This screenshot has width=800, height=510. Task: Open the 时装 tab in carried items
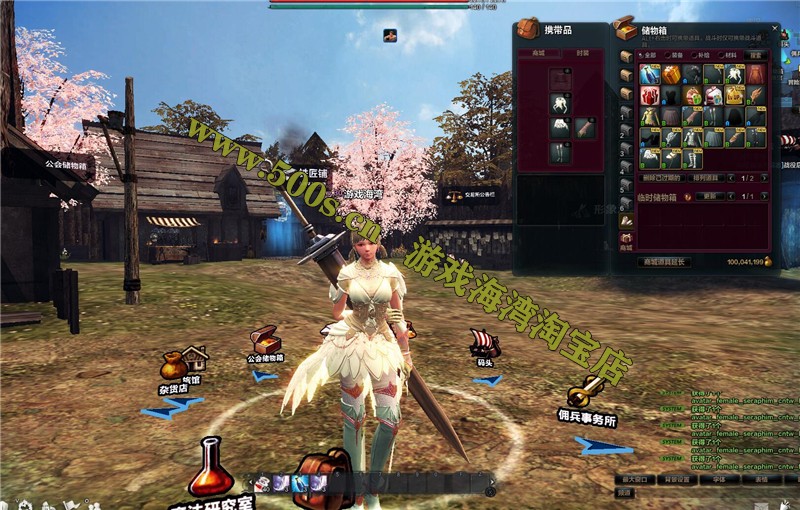point(584,53)
